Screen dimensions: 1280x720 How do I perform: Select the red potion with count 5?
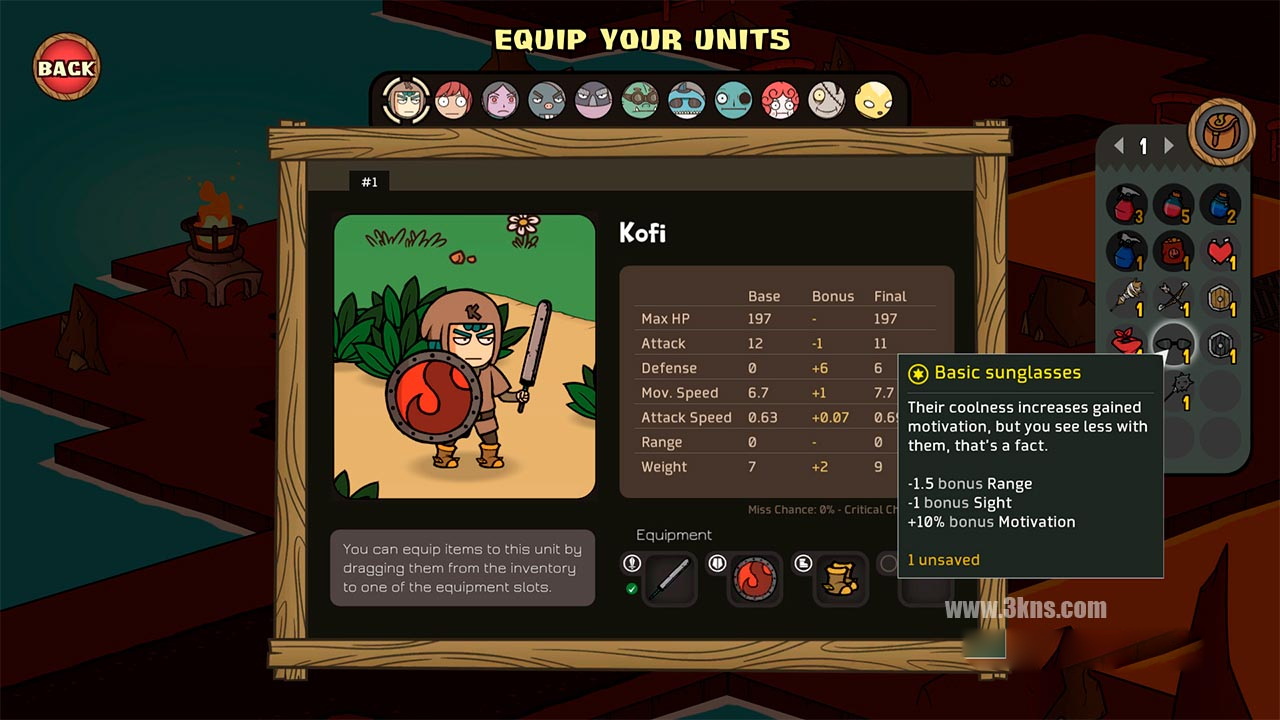pos(1173,205)
